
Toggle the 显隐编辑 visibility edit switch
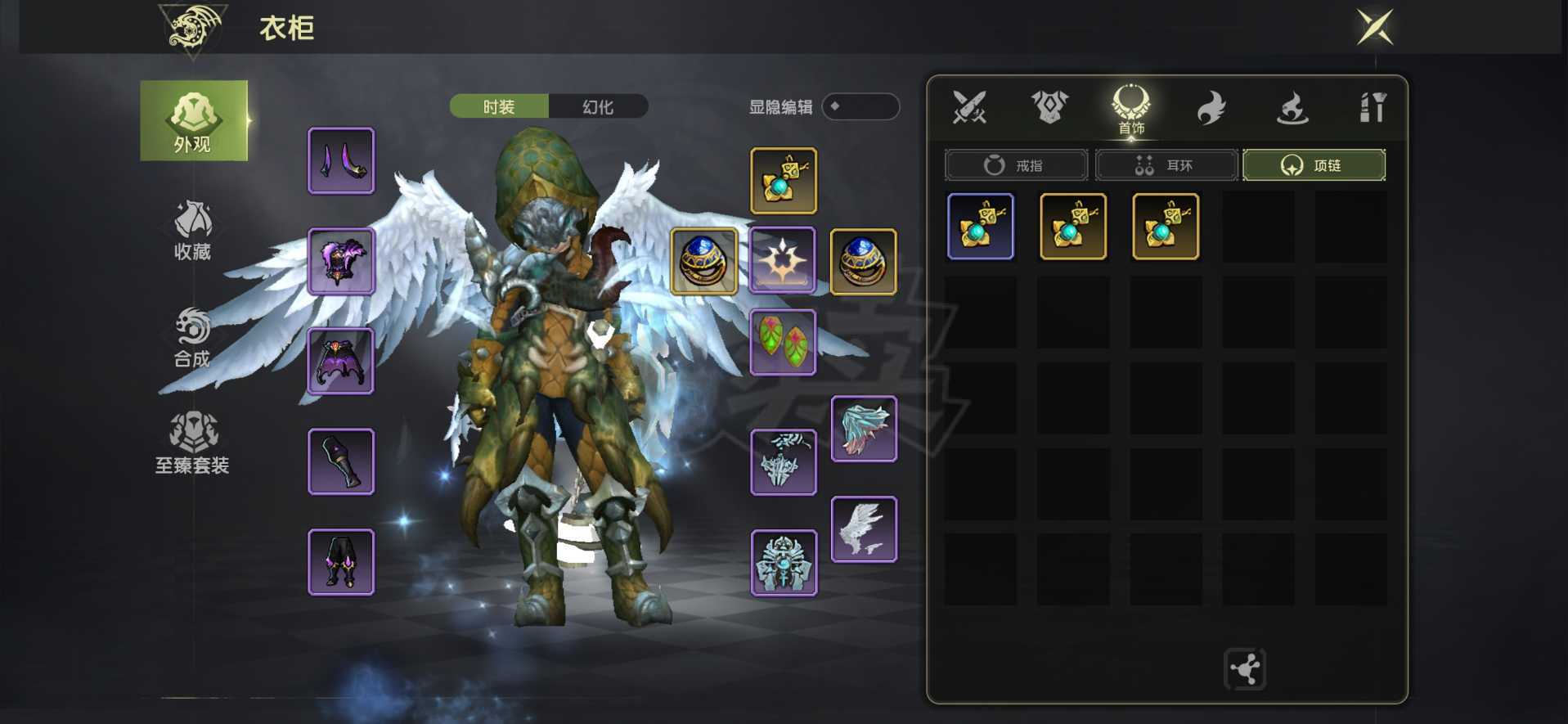tap(860, 106)
